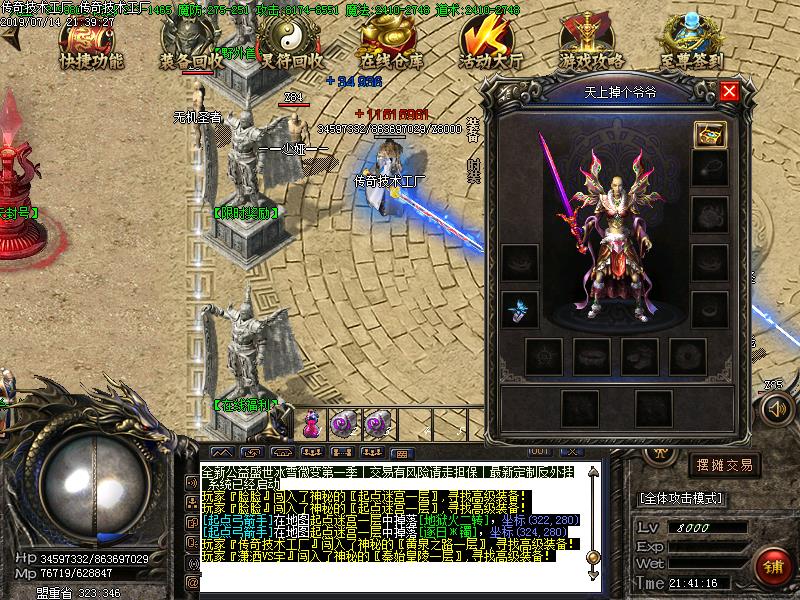
Task: Click the 摆摊交易 stall trade button
Action: pos(723,465)
